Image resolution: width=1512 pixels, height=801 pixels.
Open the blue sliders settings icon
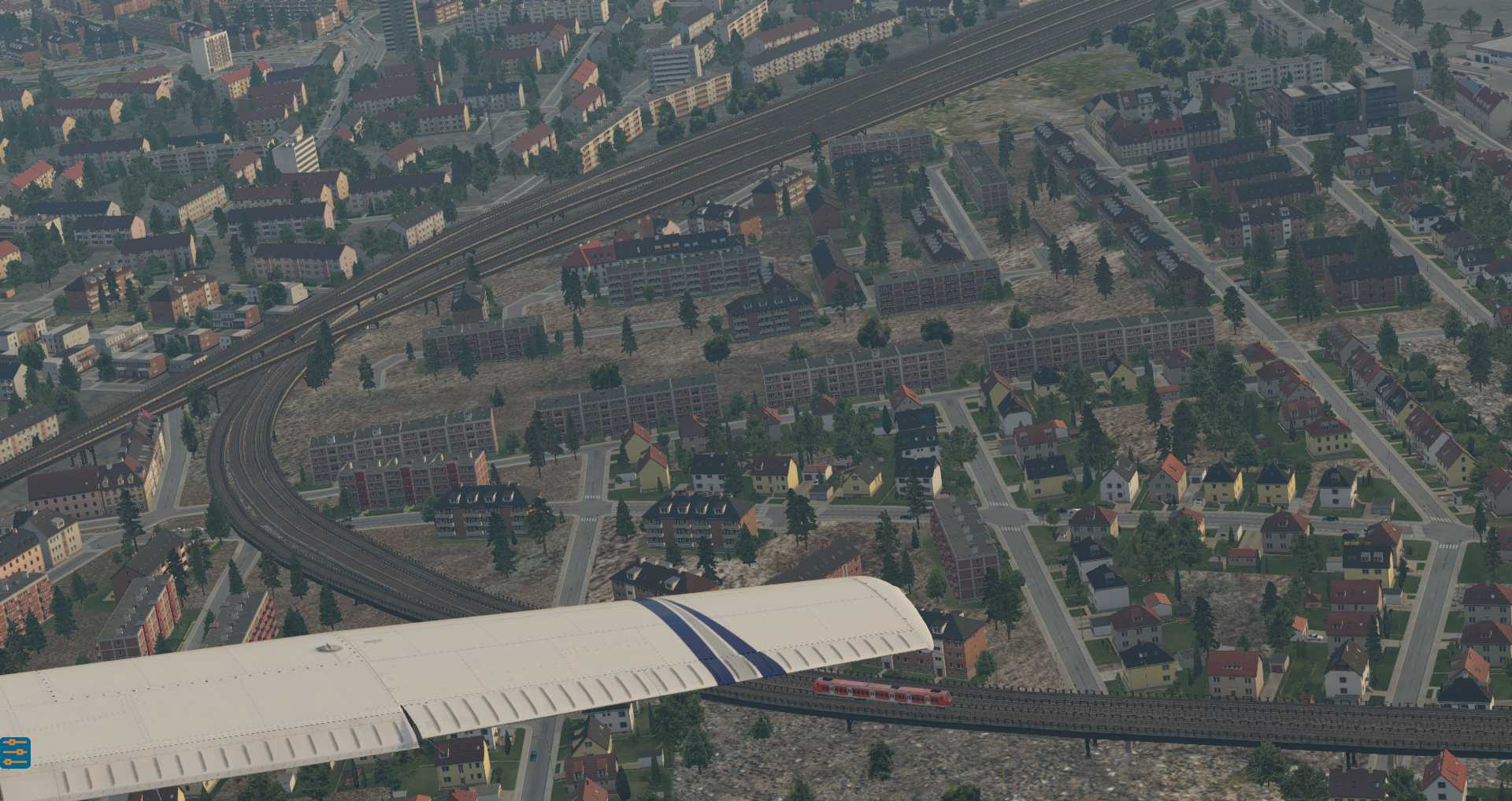pyautogui.click(x=15, y=752)
